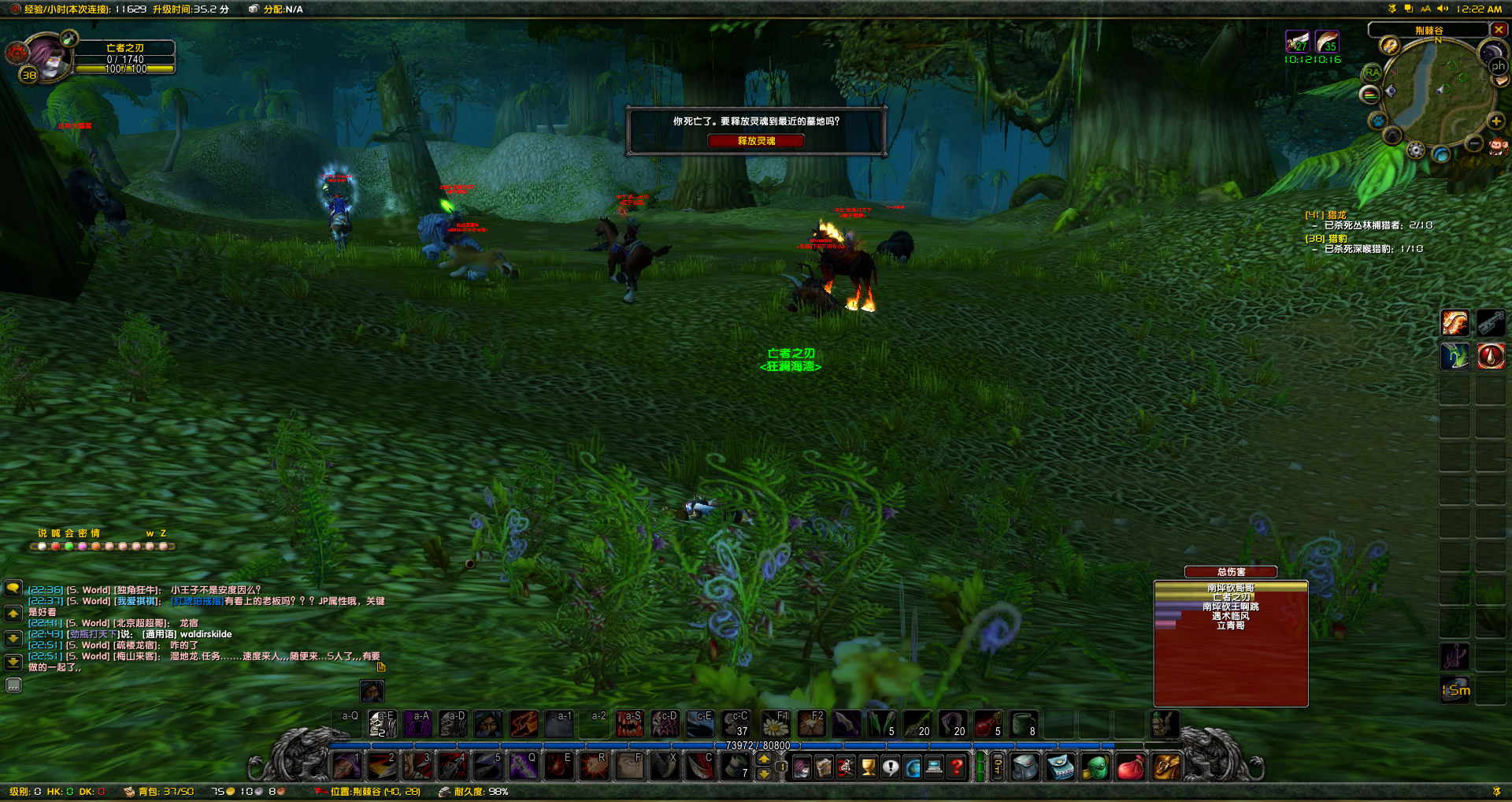Open the [红琥珀戒指] item link in chat
The image size is (1512, 802).
(197, 601)
